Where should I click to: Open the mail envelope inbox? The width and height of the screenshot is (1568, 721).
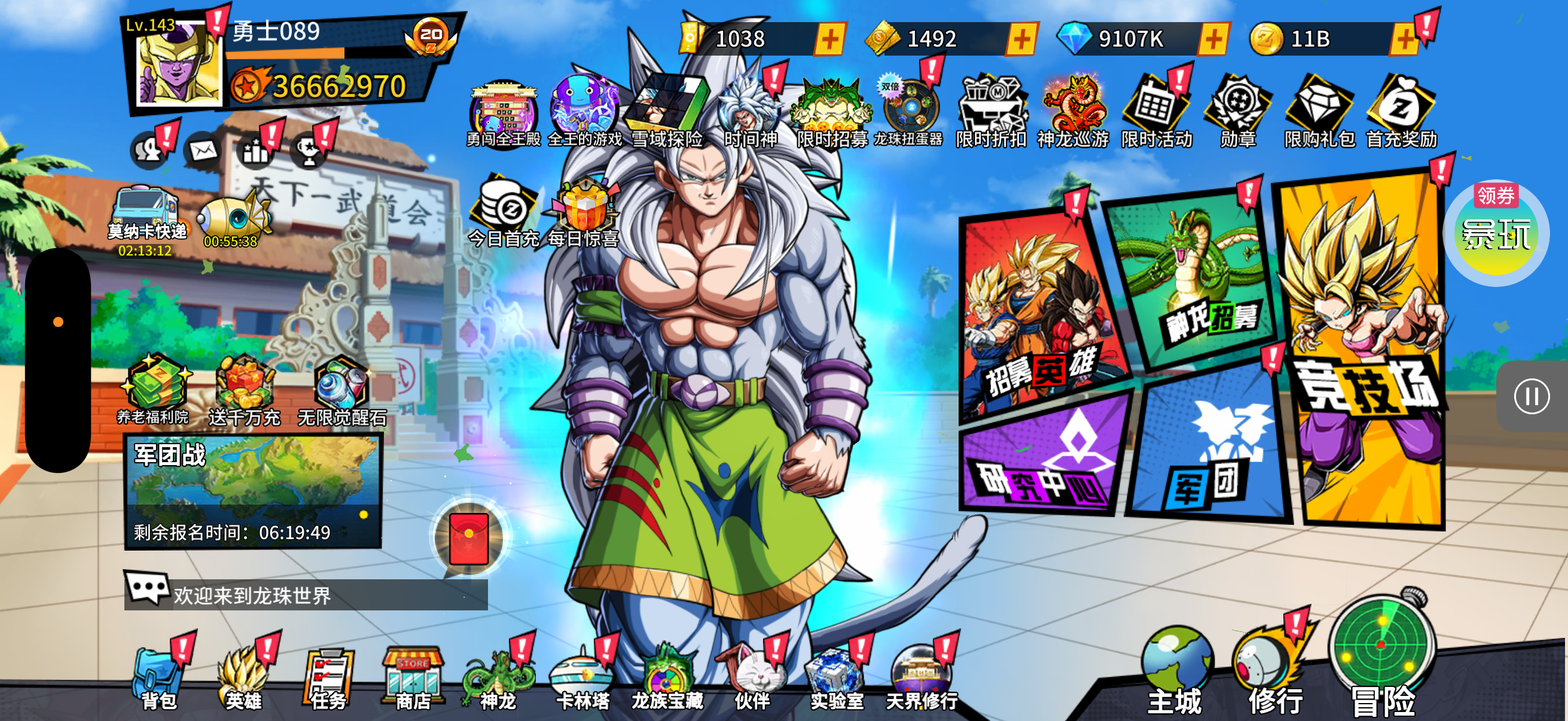pyautogui.click(x=203, y=150)
